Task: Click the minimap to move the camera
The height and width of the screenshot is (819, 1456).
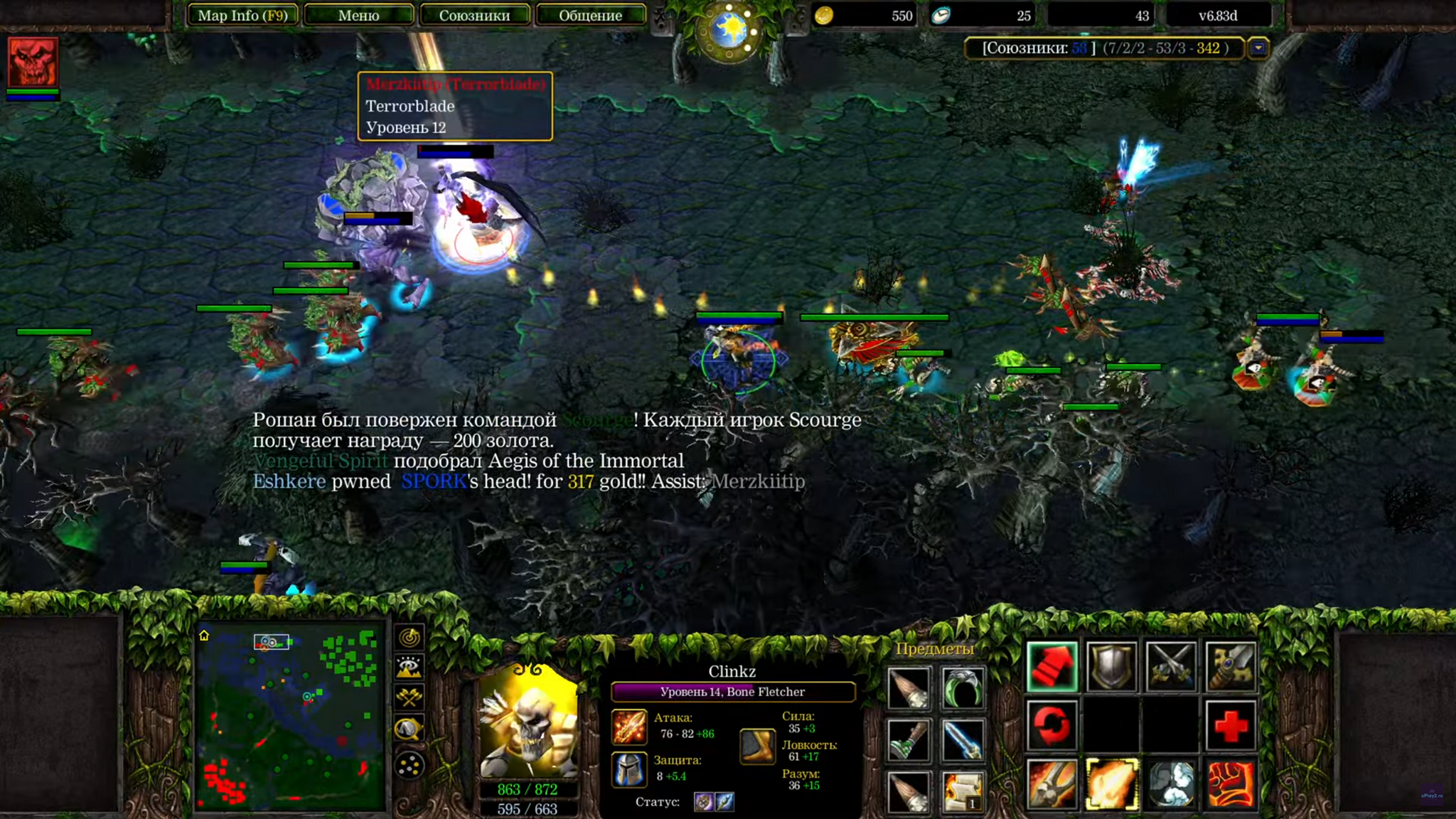Action: click(290, 718)
